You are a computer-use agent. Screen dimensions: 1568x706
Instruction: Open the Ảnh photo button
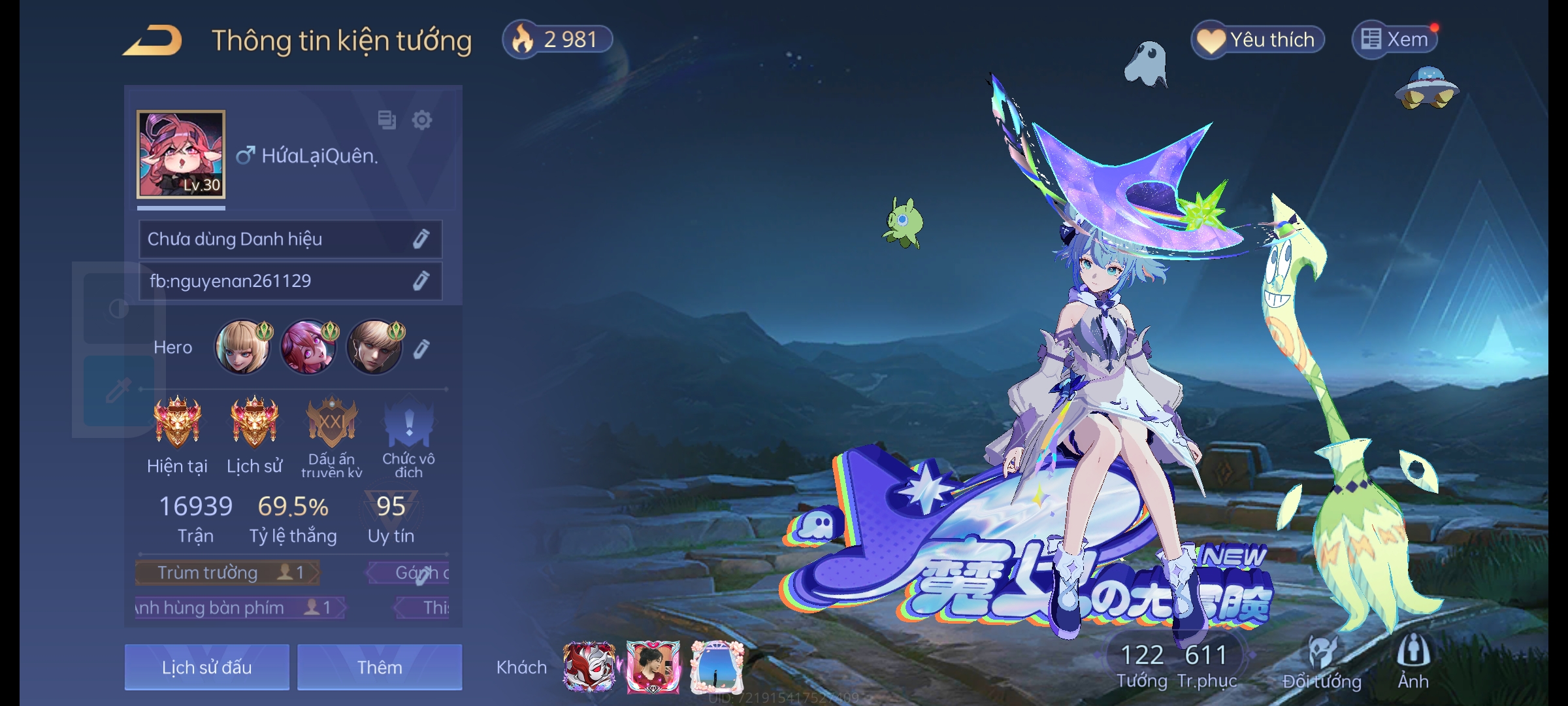pos(1413,662)
